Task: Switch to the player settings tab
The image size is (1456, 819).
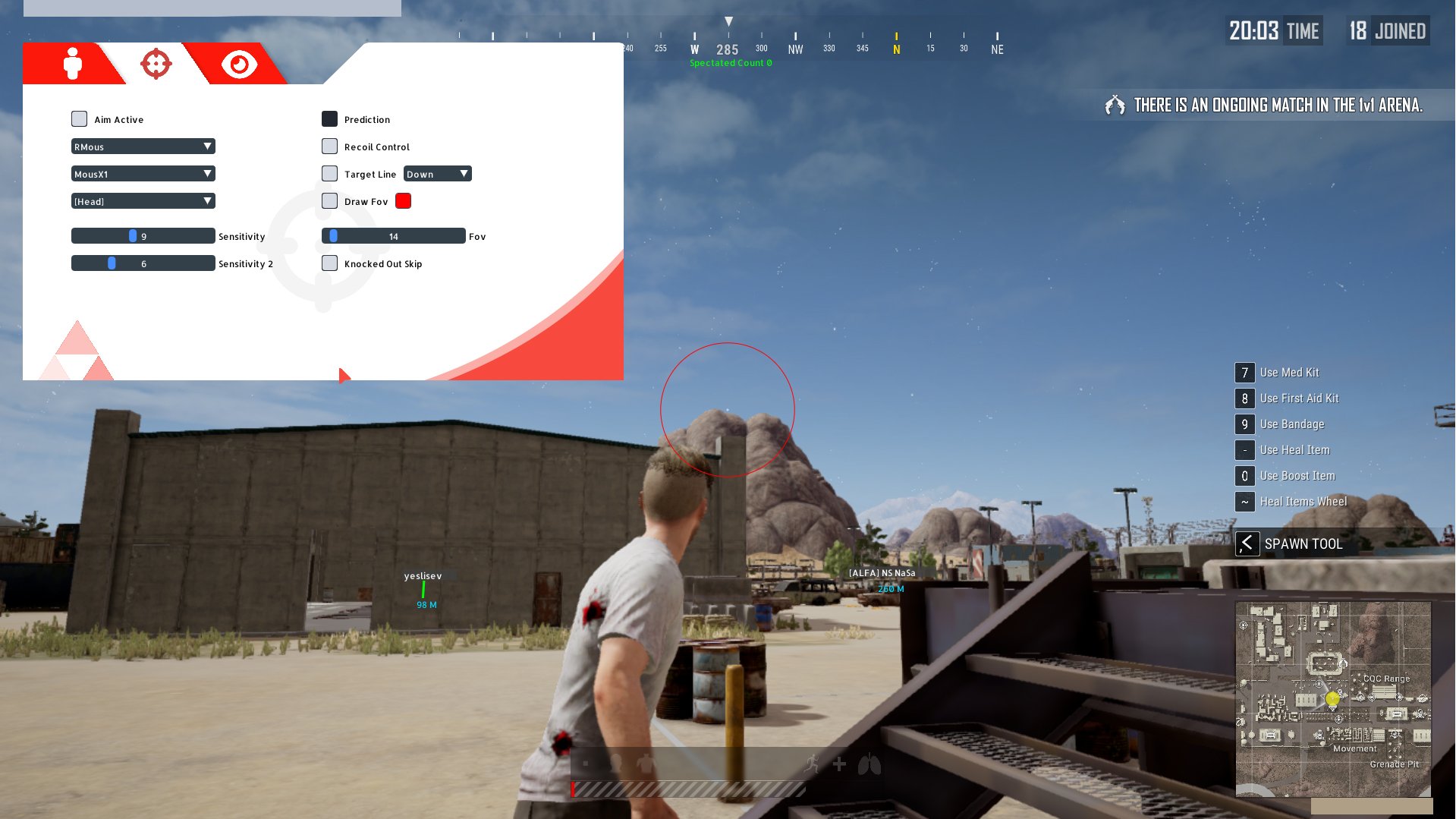Action: [x=72, y=64]
